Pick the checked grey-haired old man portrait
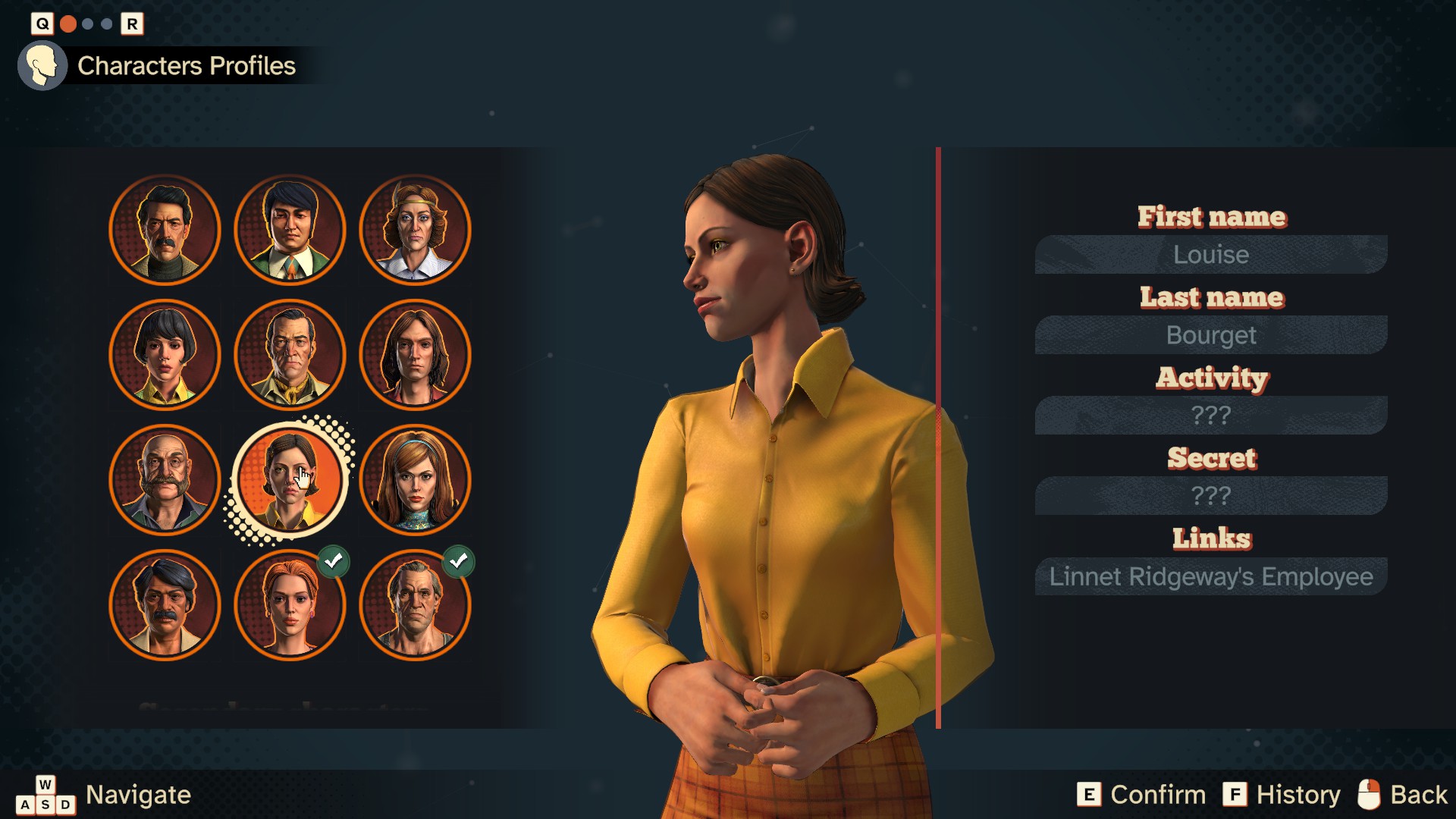 (x=415, y=605)
